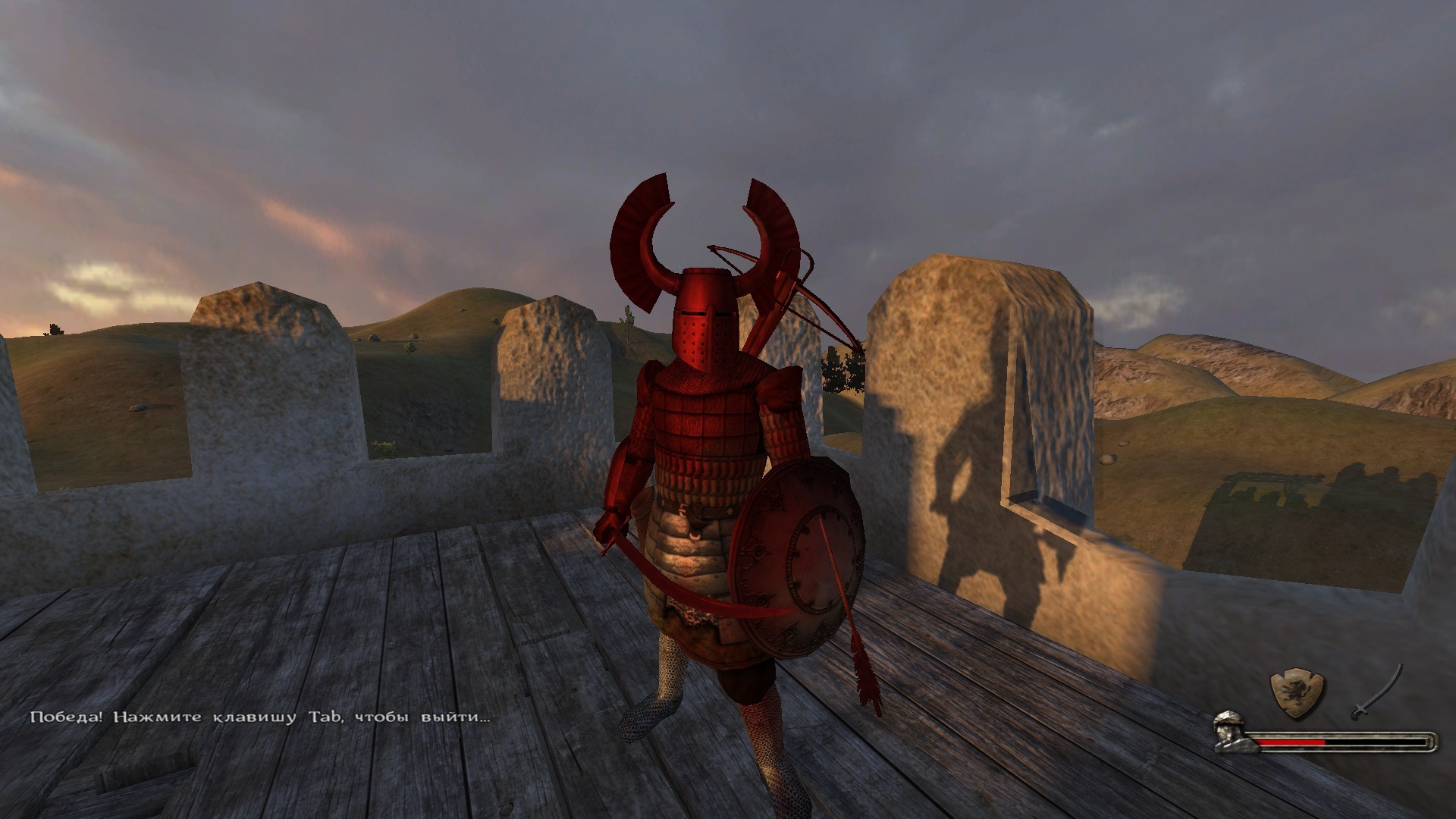1456x819 pixels.
Task: Click the helmeted player portrait
Action: point(1234,731)
